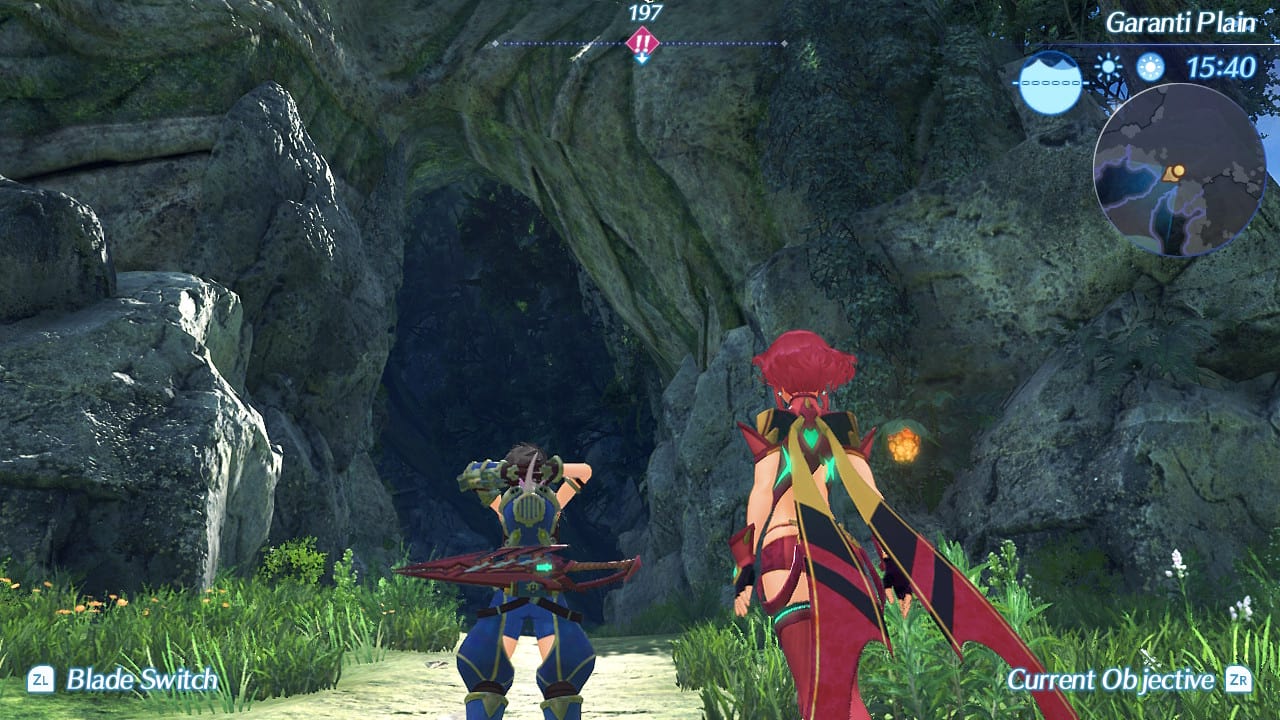Click the pink exclamation quest marker on compass
The height and width of the screenshot is (720, 1280).
(x=642, y=41)
